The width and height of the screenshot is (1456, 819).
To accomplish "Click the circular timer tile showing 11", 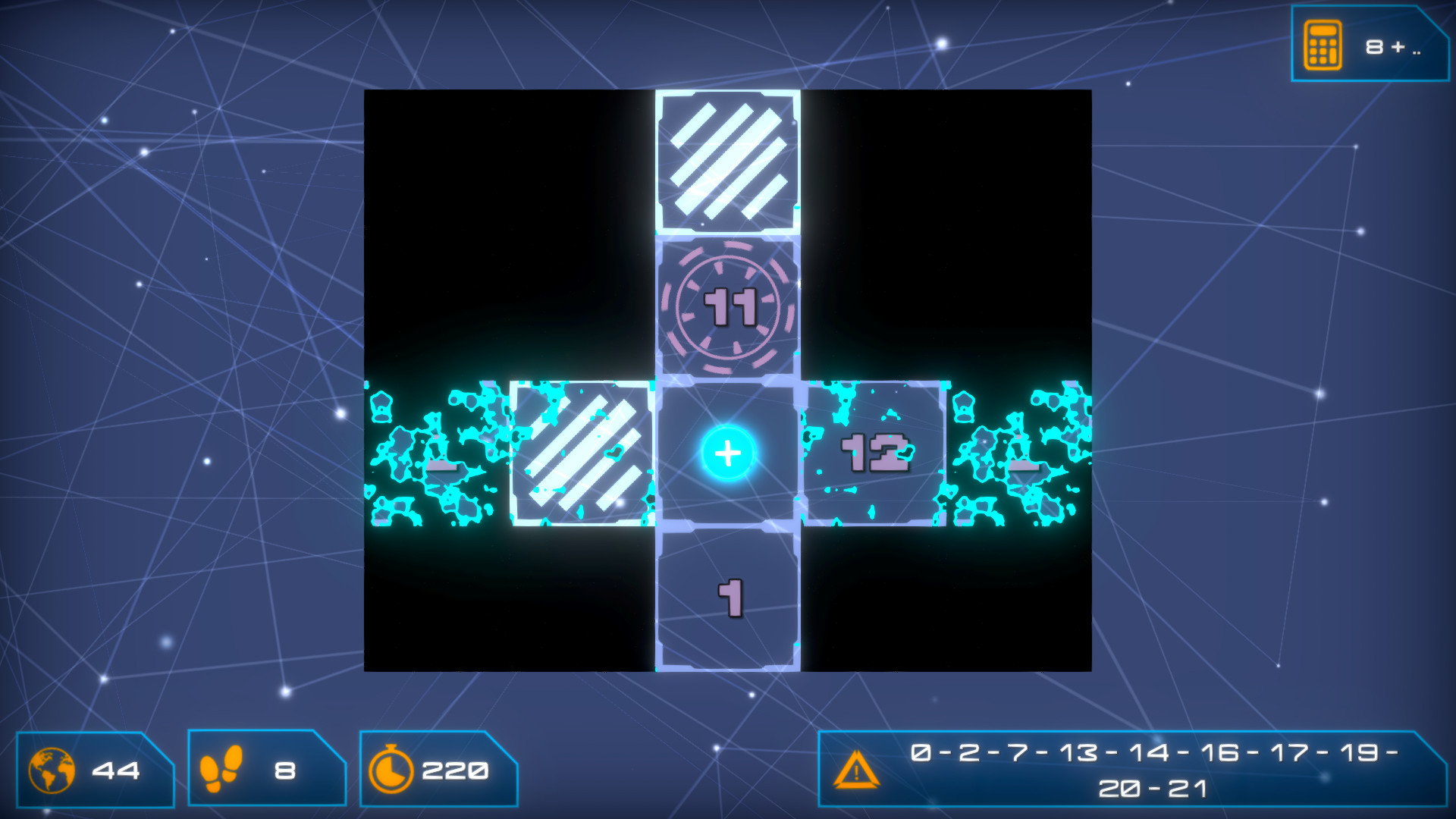I will click(x=728, y=306).
